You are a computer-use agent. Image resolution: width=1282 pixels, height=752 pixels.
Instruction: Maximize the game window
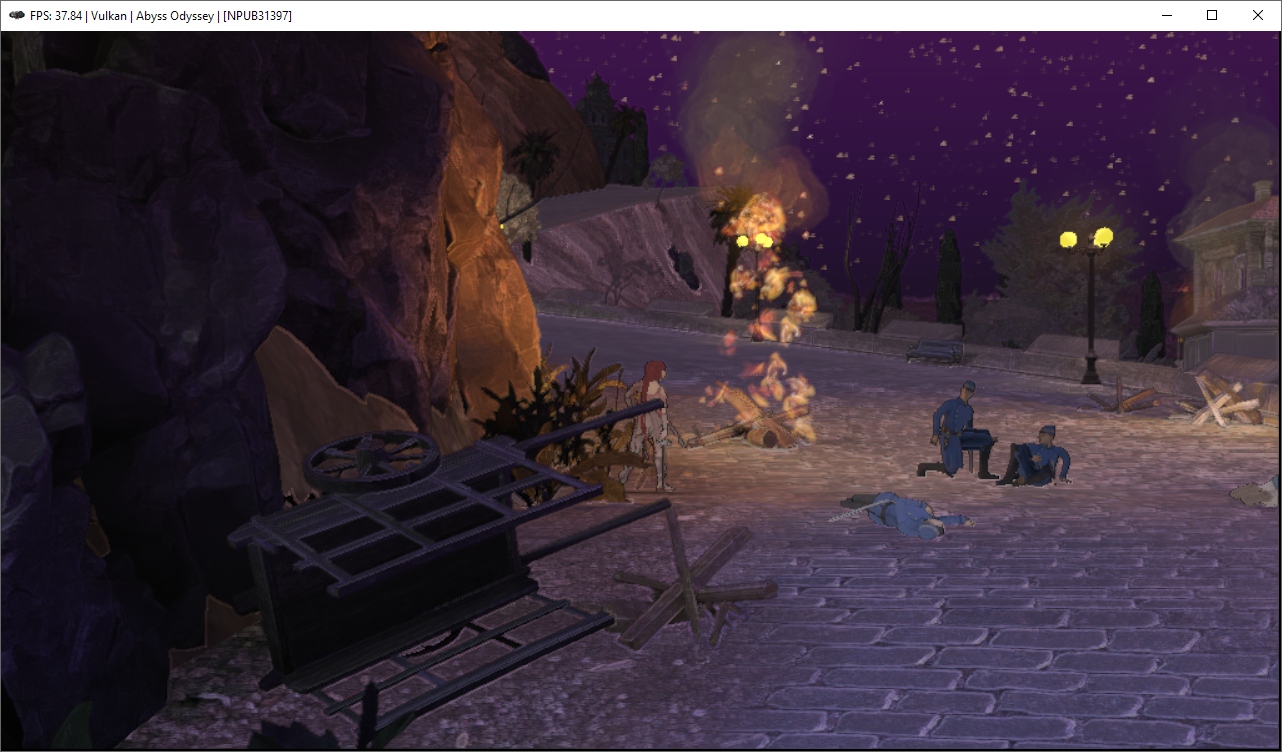point(1212,15)
